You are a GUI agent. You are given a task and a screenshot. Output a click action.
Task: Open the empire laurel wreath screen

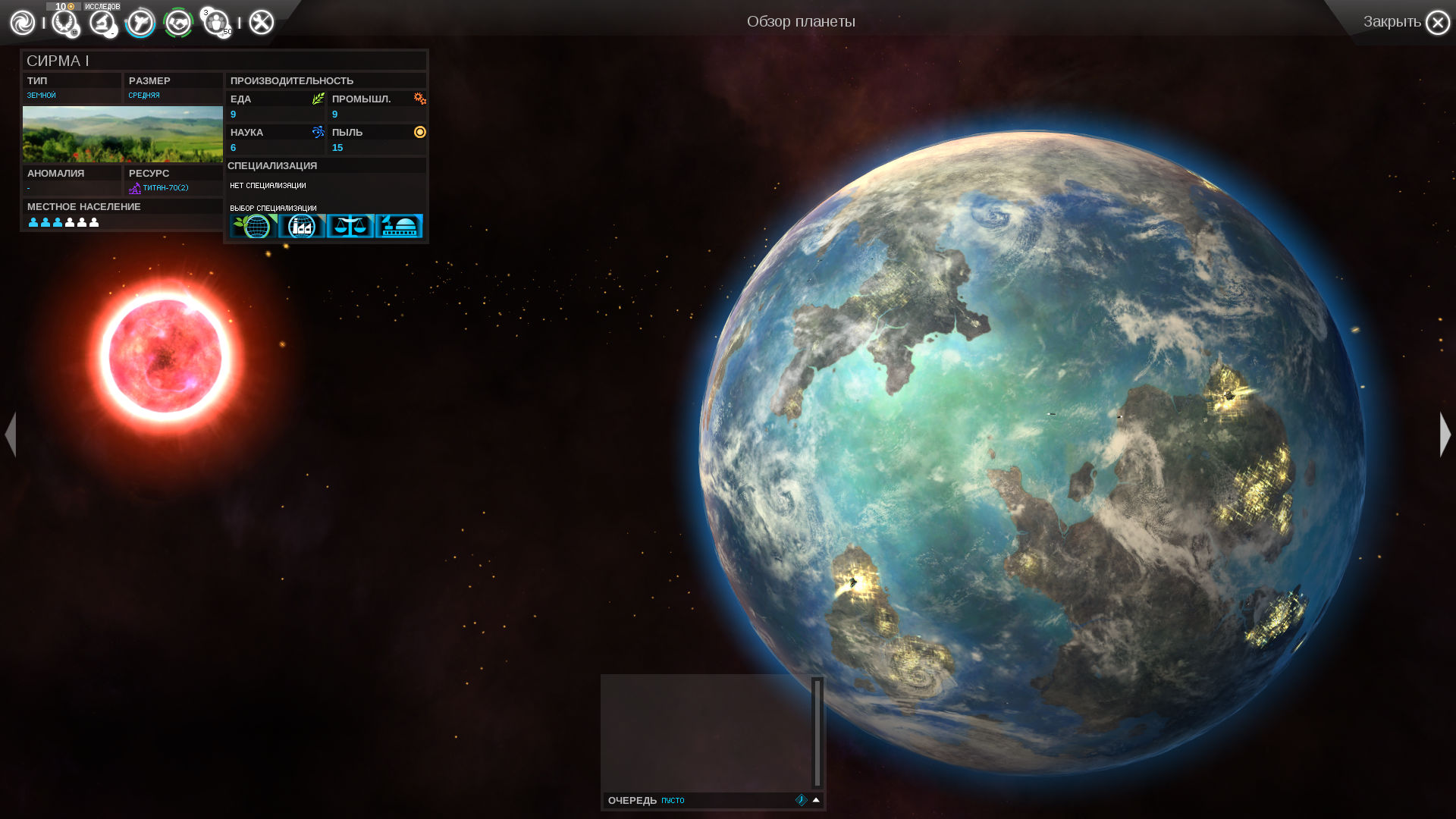pyautogui.click(x=64, y=23)
